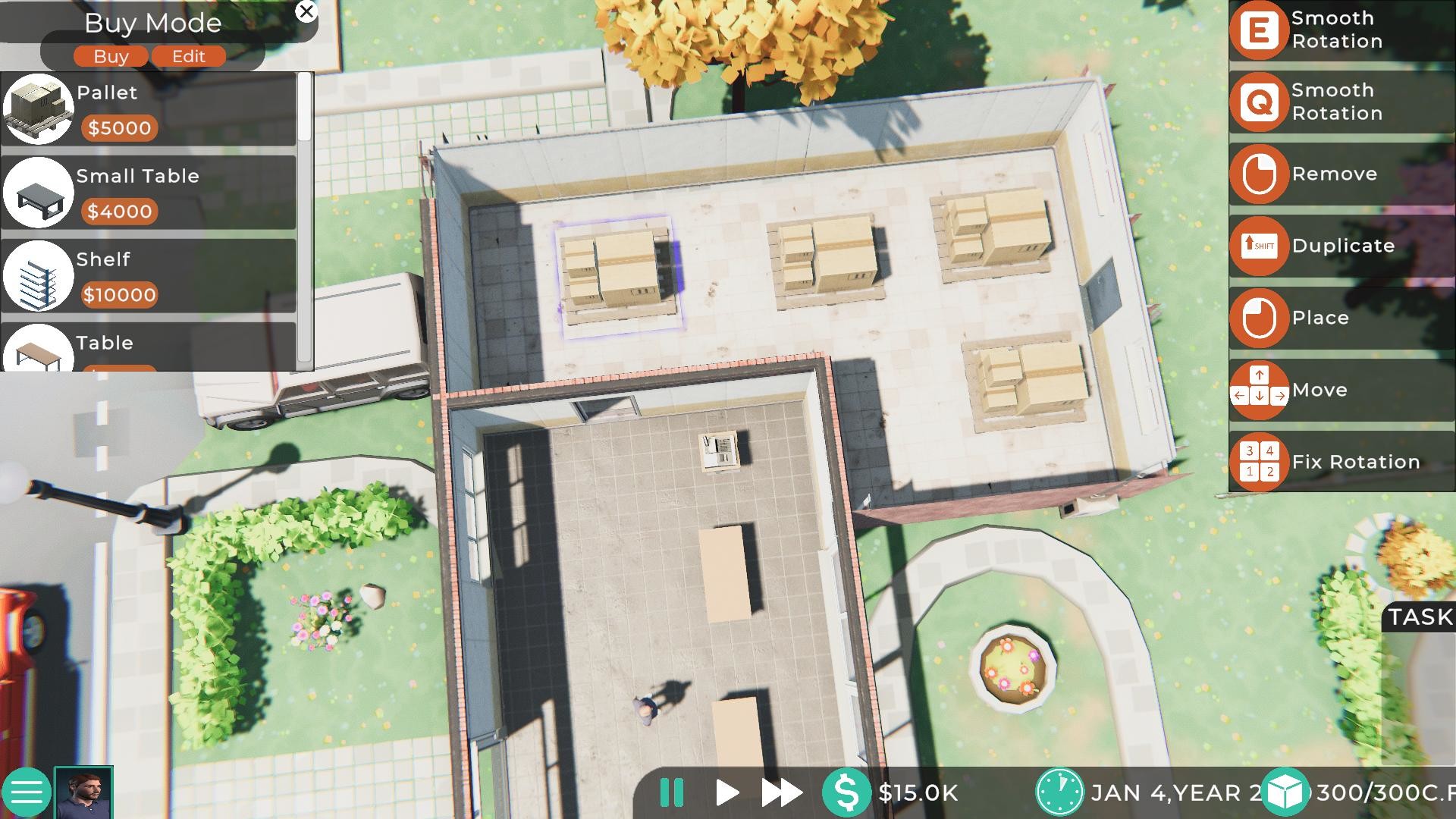Click the clock icon near JAN 4

pos(1059,793)
